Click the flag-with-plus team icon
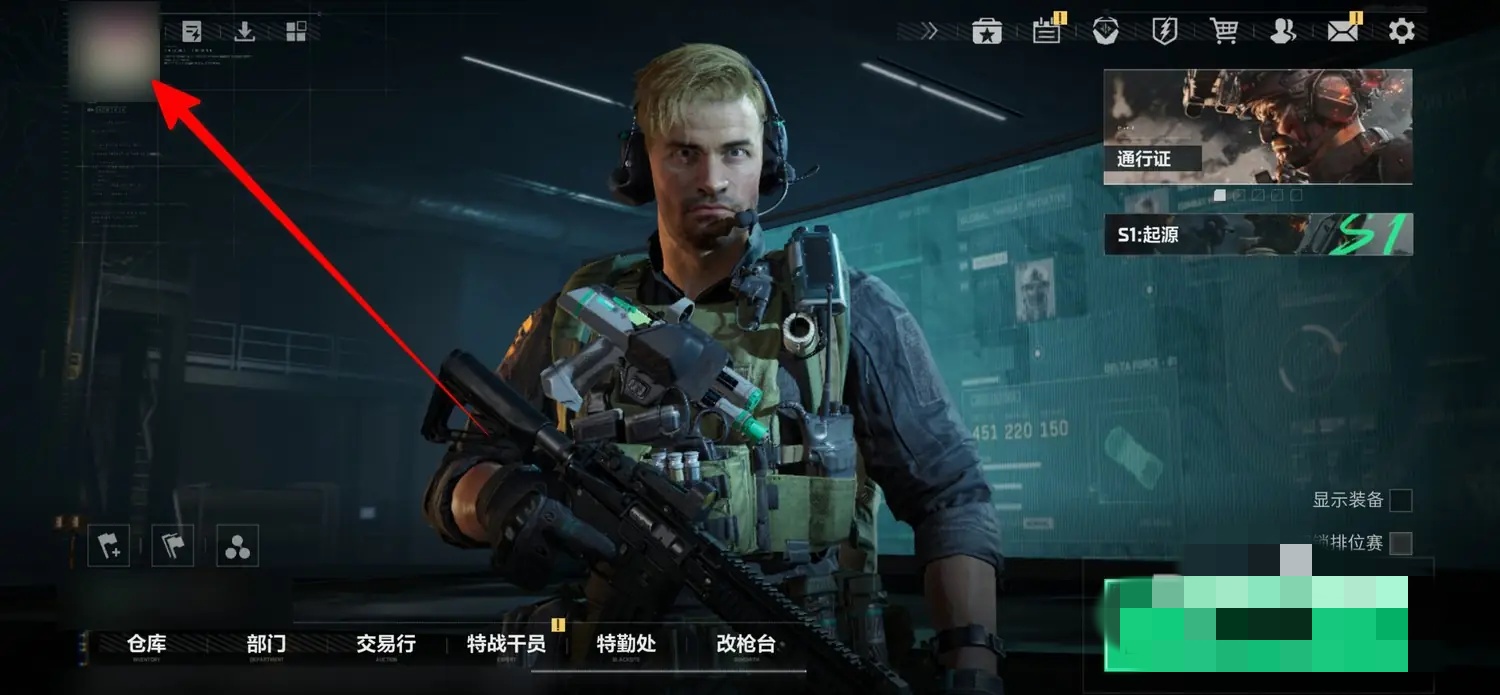This screenshot has height=695, width=1500. (x=108, y=546)
